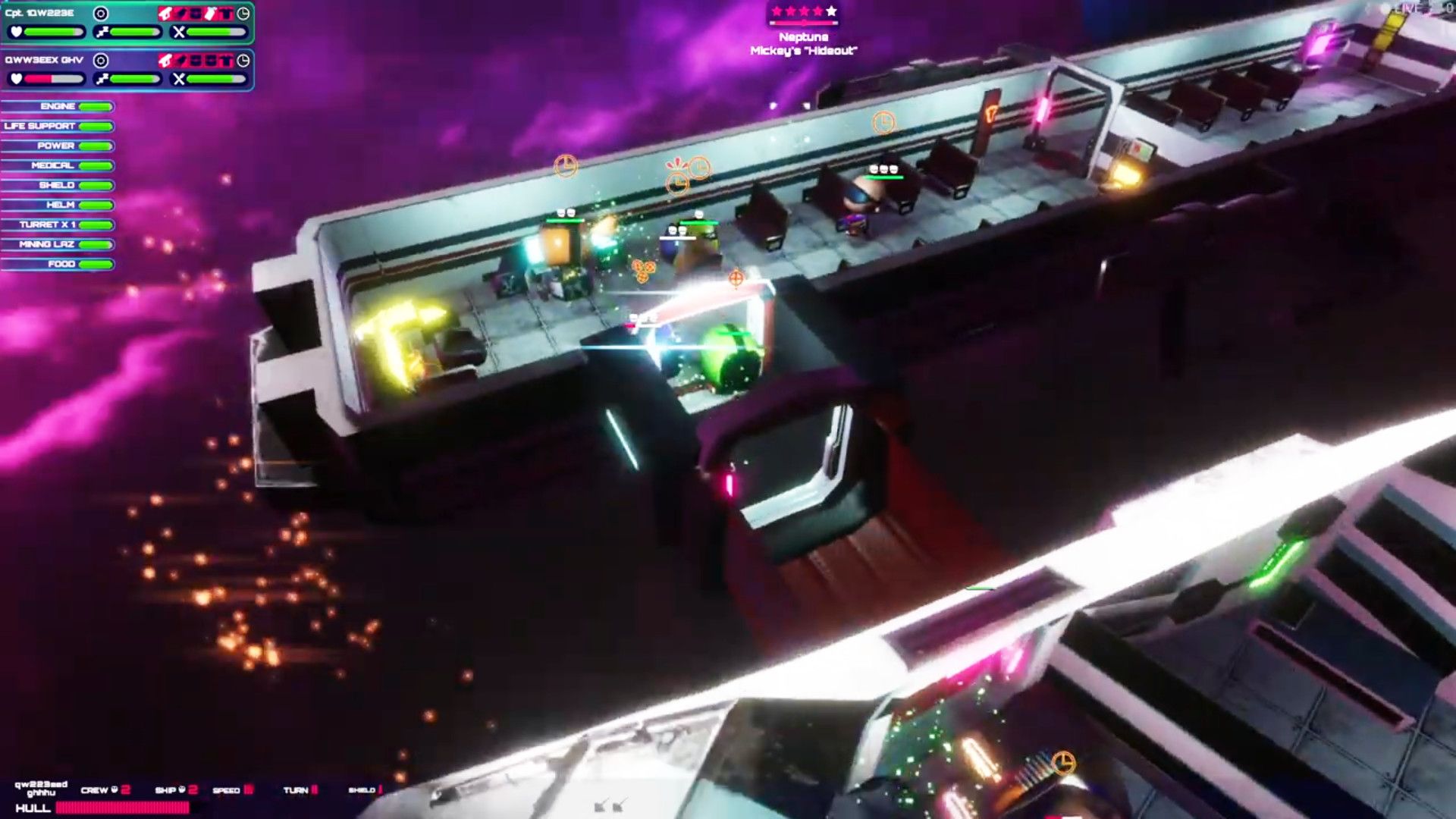Select the SHIELD system panel
The width and height of the screenshot is (1456, 819).
click(58, 184)
